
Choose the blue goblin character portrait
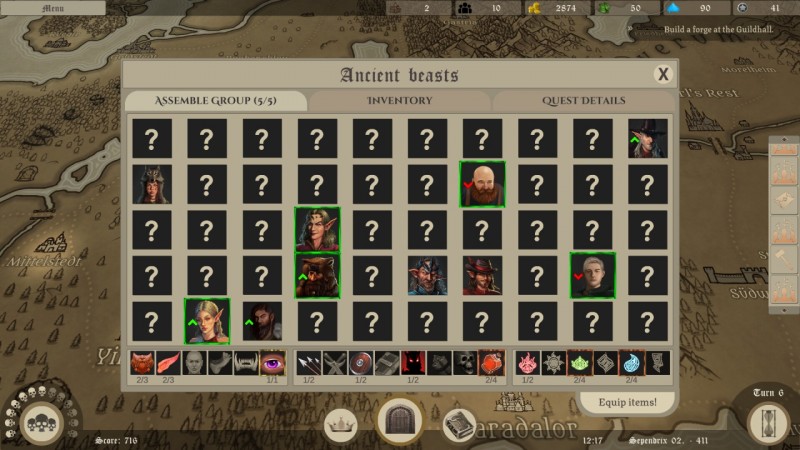point(427,275)
